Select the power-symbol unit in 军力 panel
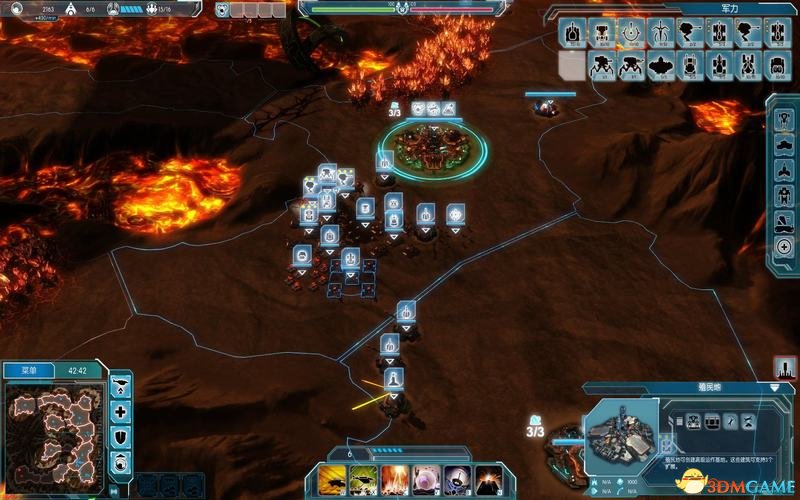Viewport: 800px width, 500px height. coord(631,33)
